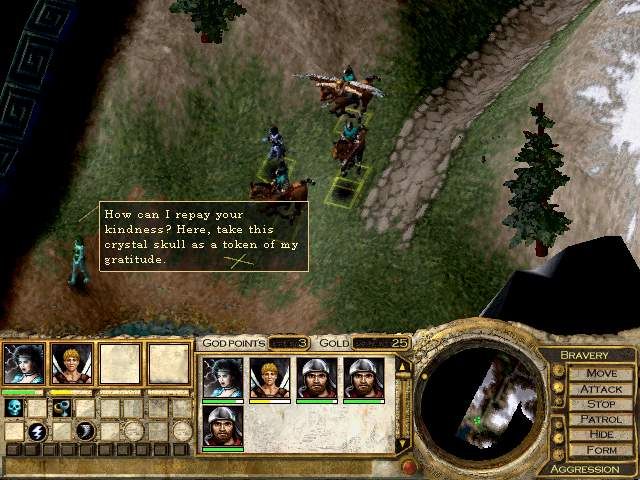Select the Move command button
Image resolution: width=640 pixels, height=480 pixels.
point(601,374)
